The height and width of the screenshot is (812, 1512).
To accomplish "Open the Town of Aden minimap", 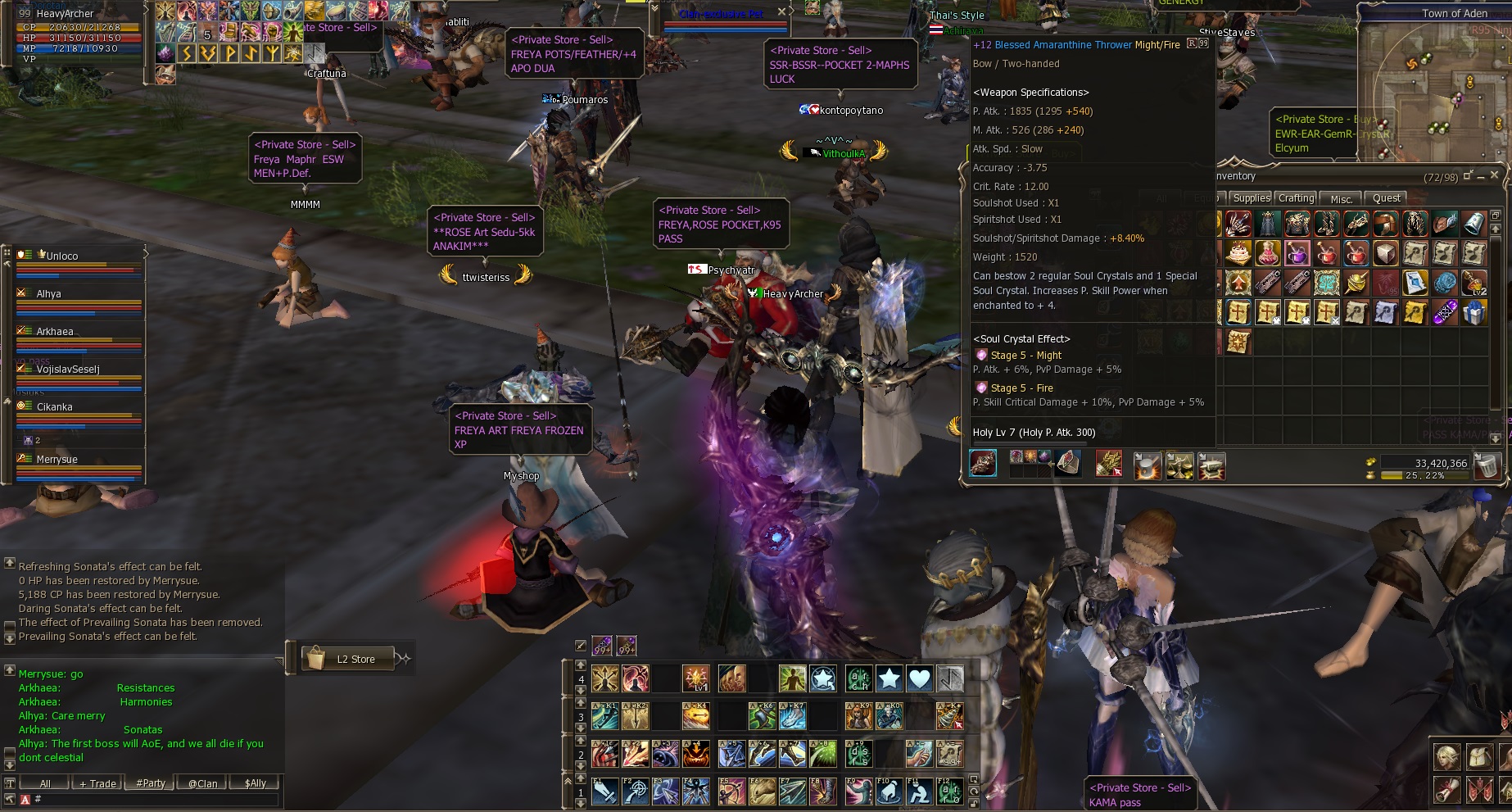I will click(x=1433, y=82).
